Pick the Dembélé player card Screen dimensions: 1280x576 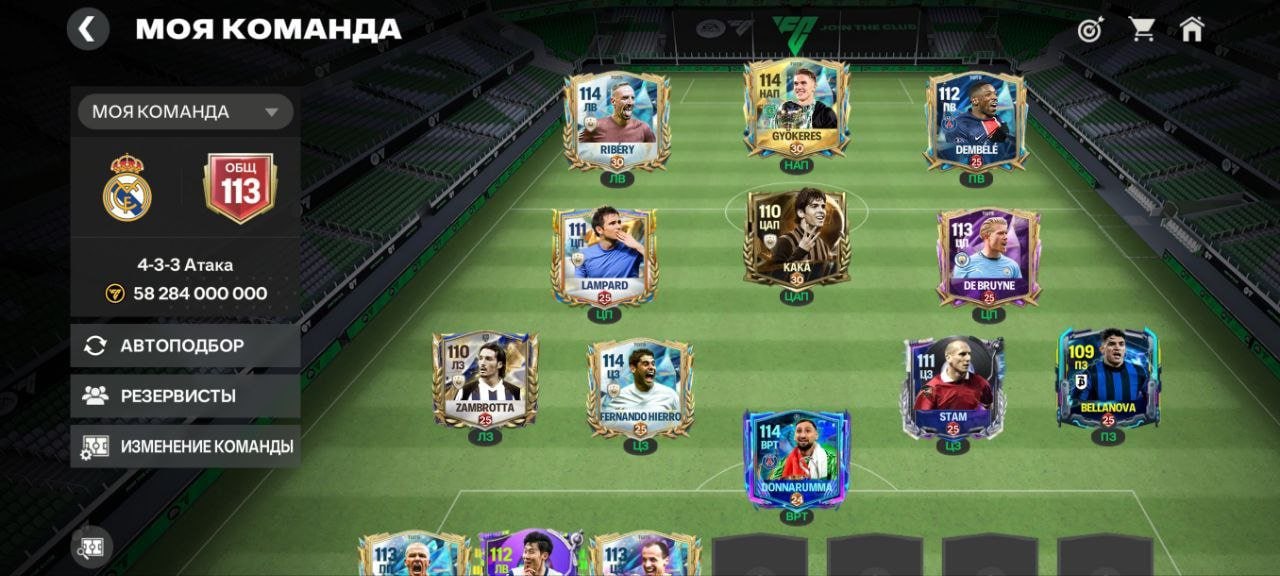976,121
